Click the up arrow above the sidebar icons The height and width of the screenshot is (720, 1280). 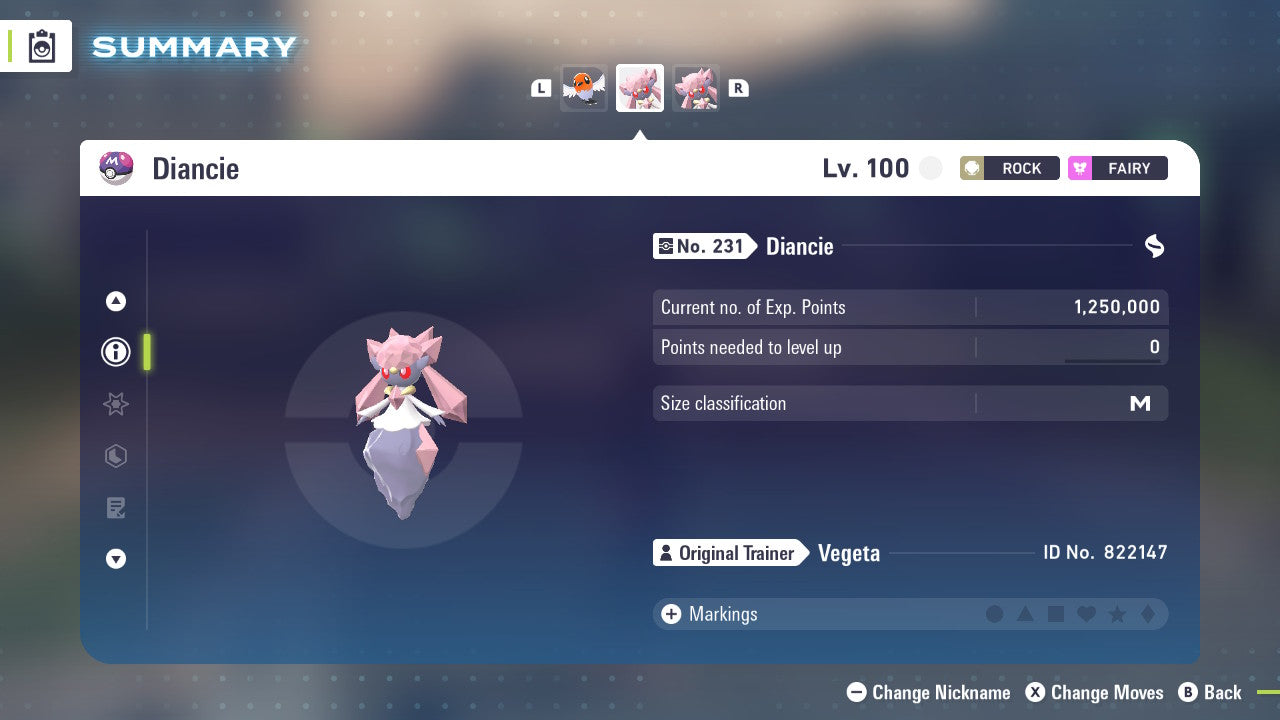tap(115, 300)
